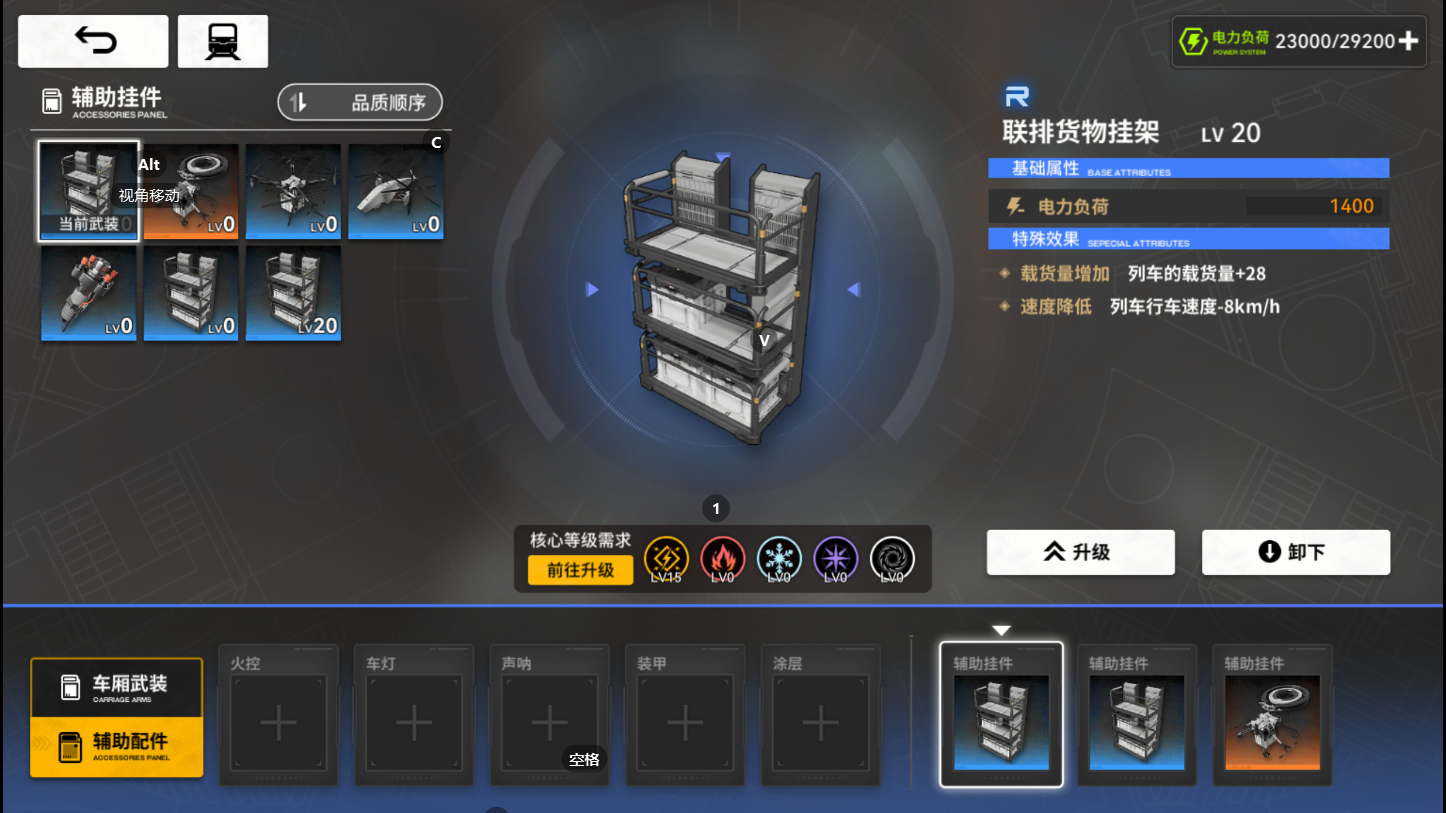Switch to the 车厢武装 tab
The image size is (1446, 813).
click(x=116, y=687)
